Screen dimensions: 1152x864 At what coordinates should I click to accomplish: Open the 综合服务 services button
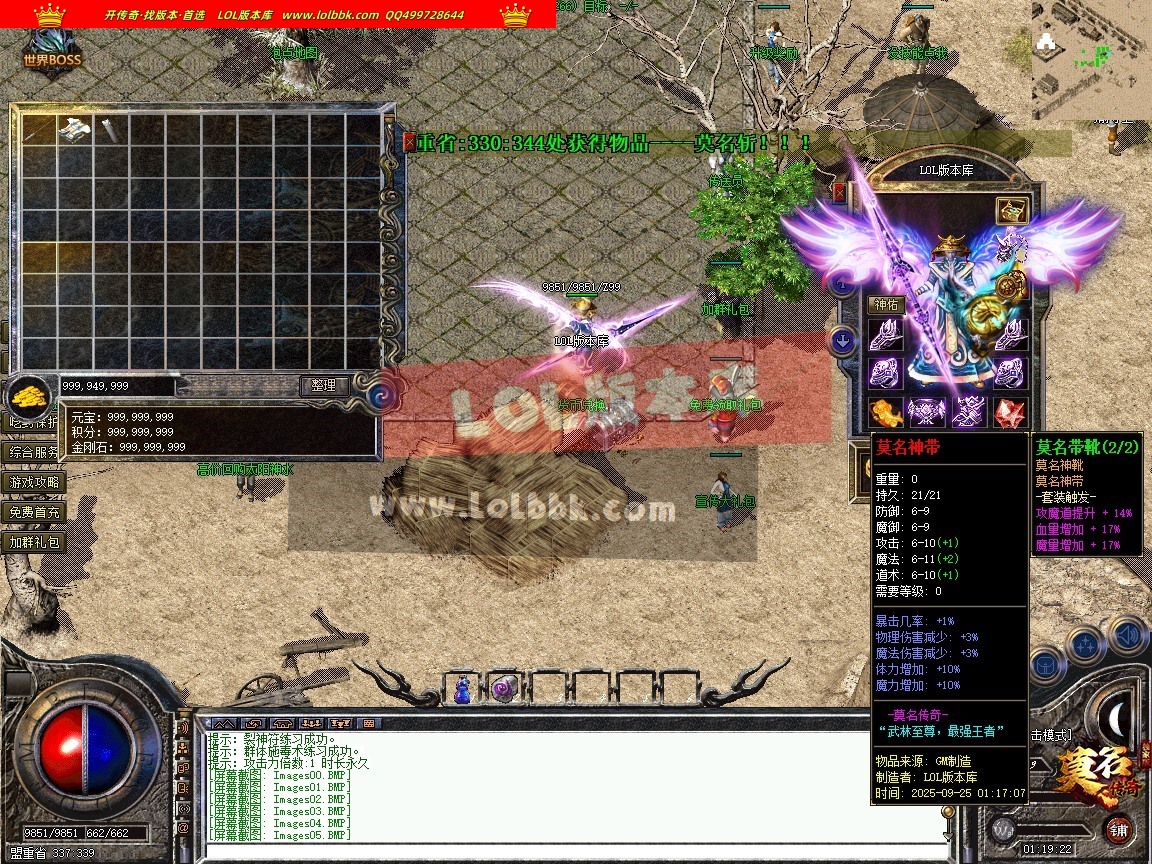click(35, 452)
